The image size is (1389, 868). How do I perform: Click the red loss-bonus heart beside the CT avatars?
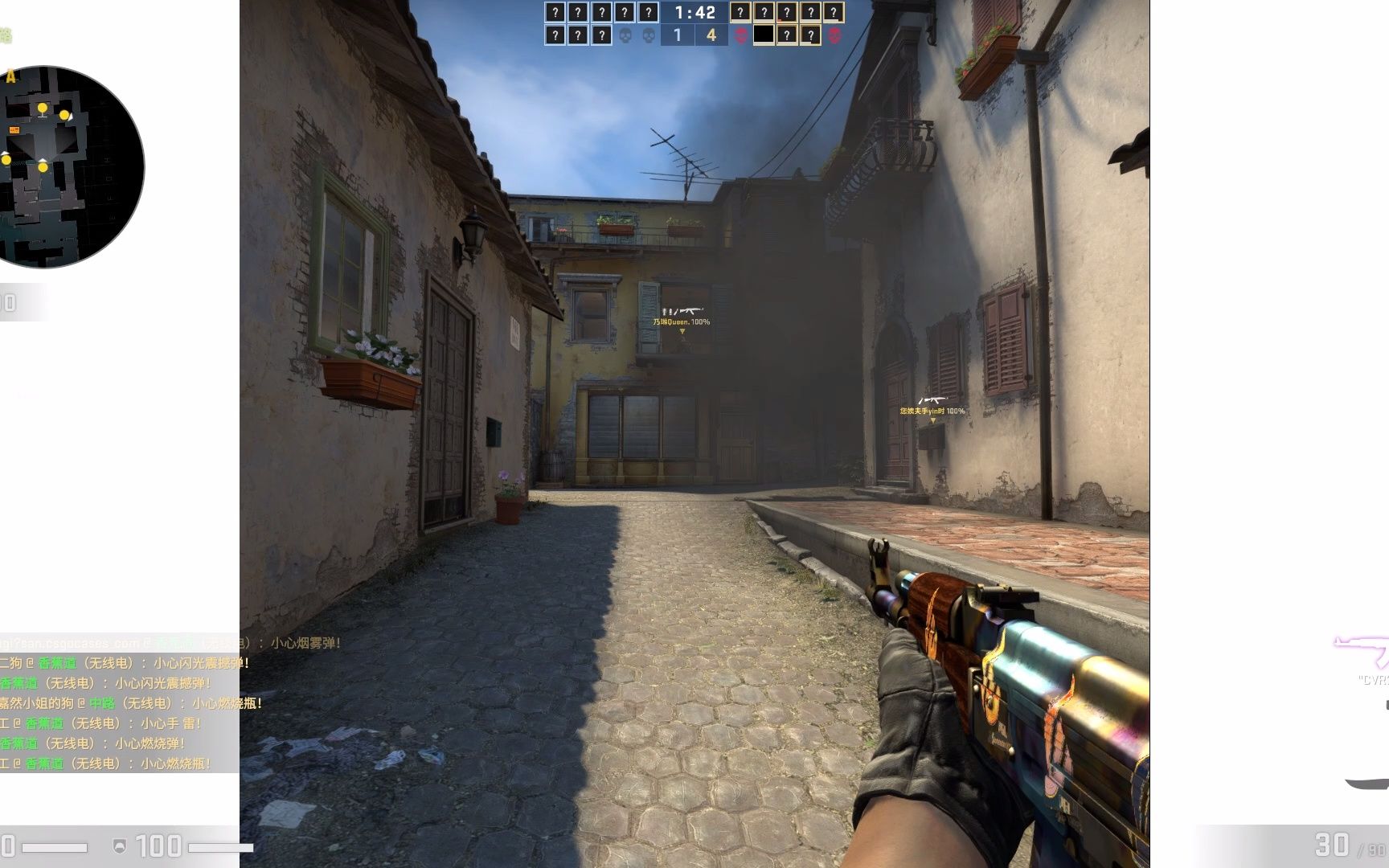pyautogui.click(x=742, y=35)
